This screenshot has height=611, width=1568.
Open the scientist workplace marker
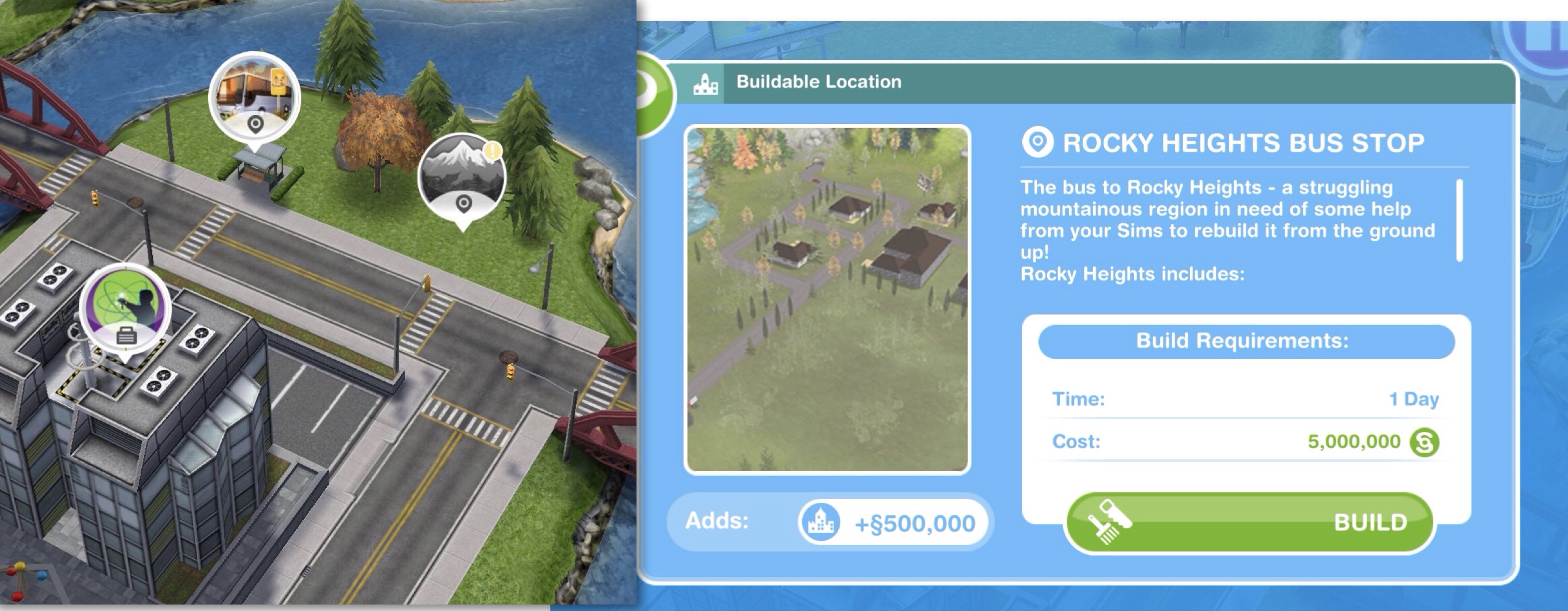pos(126,309)
